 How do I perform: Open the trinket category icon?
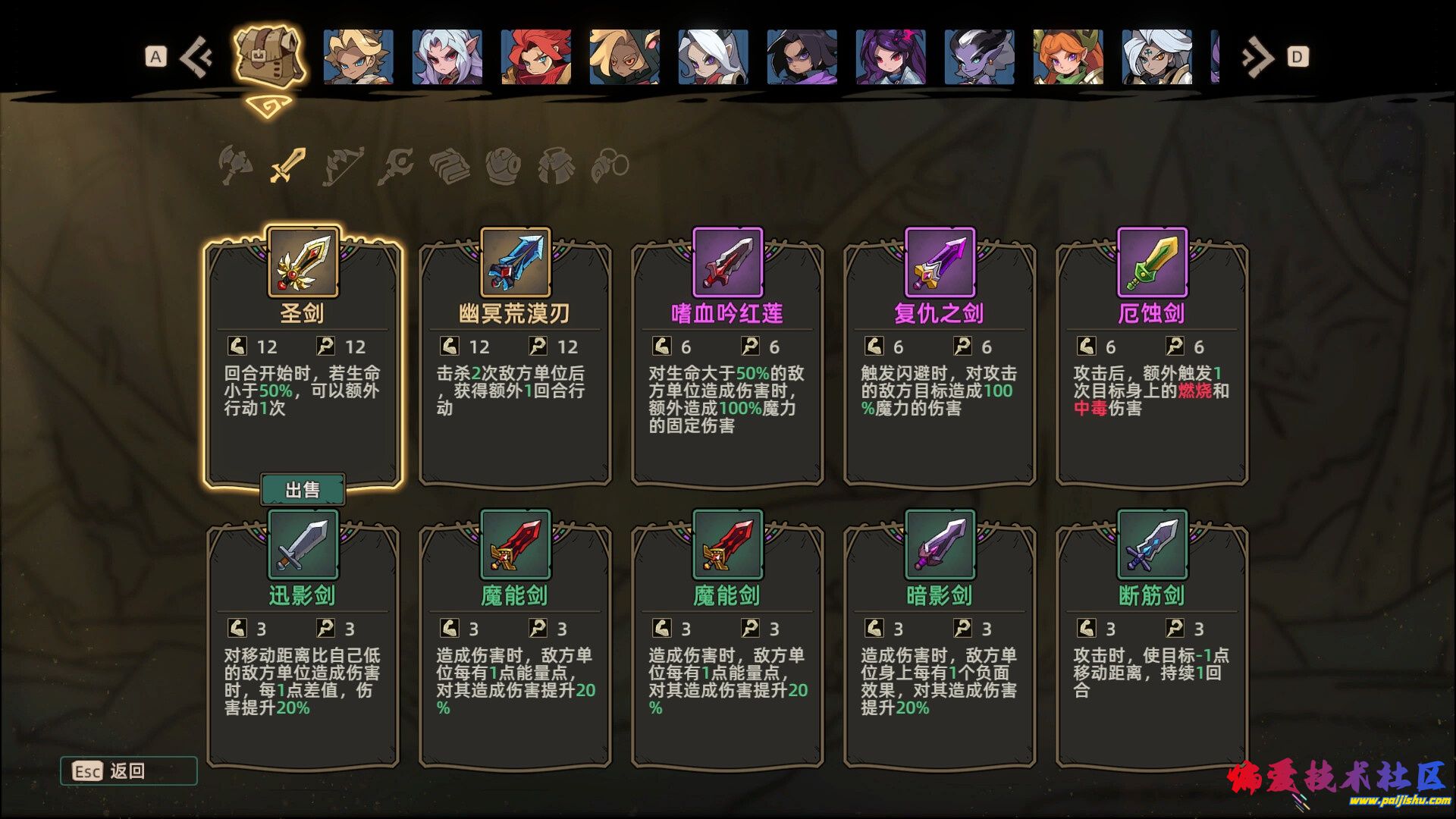[611, 165]
